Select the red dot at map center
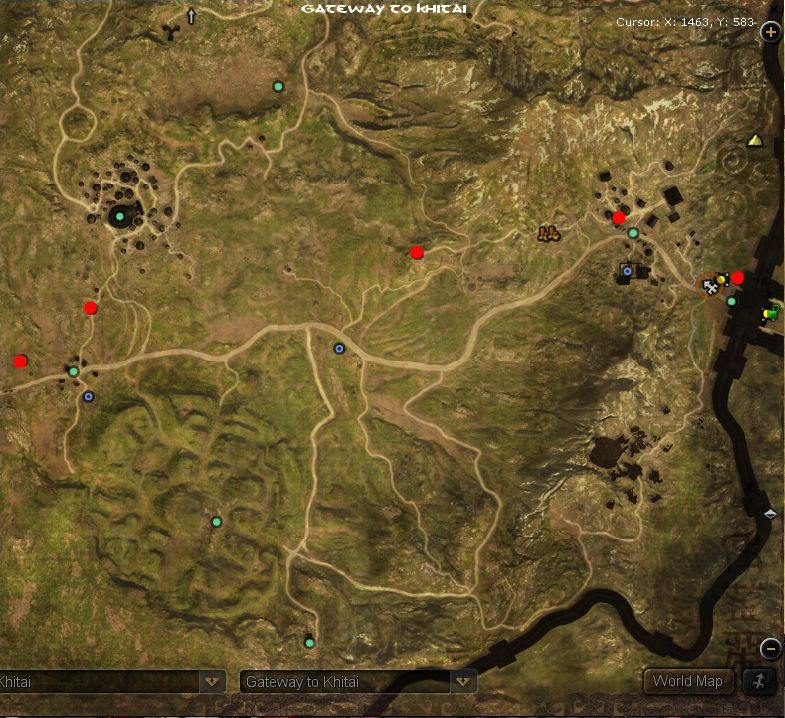This screenshot has width=785, height=718. click(417, 253)
